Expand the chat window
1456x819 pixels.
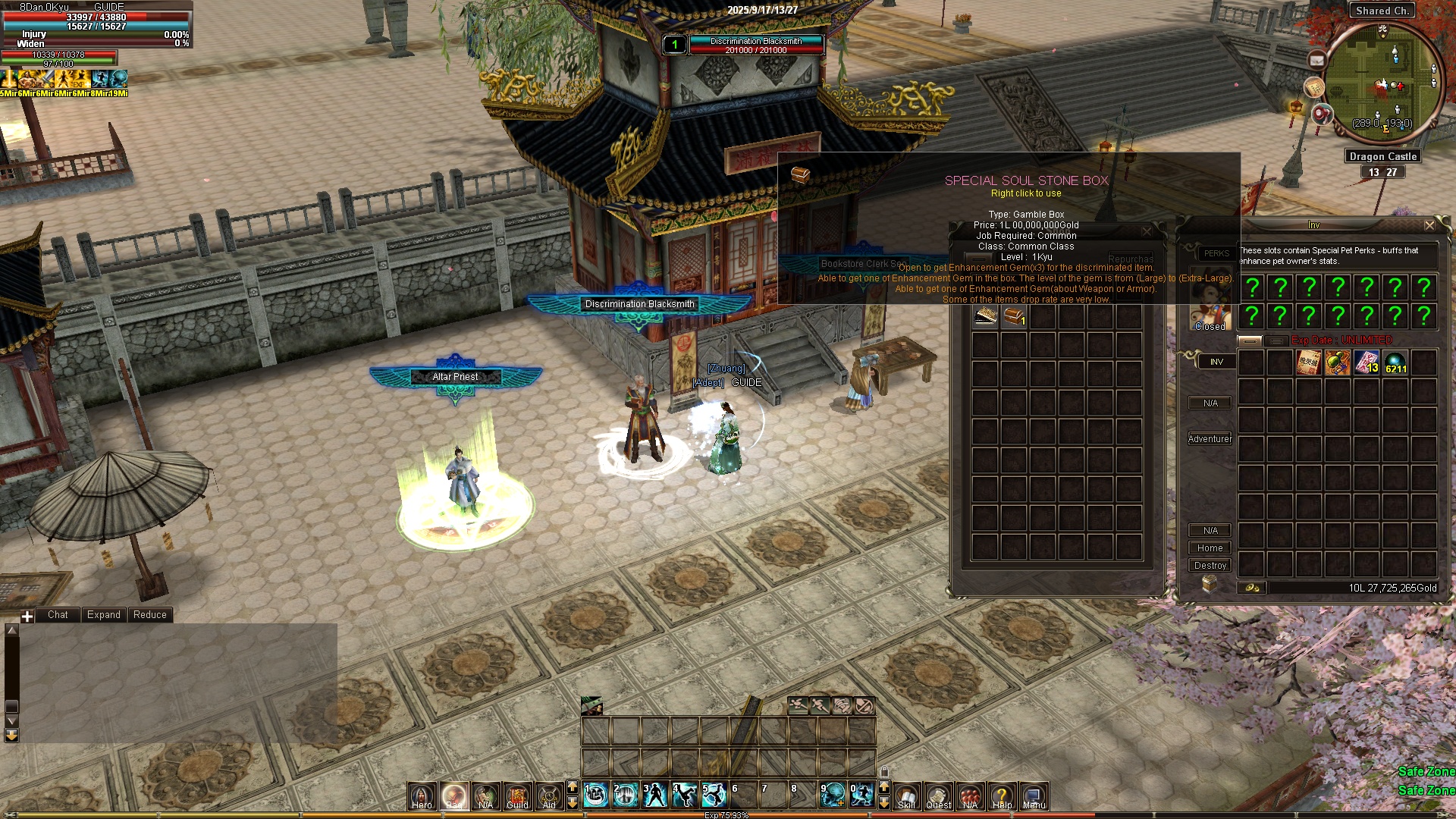103,615
